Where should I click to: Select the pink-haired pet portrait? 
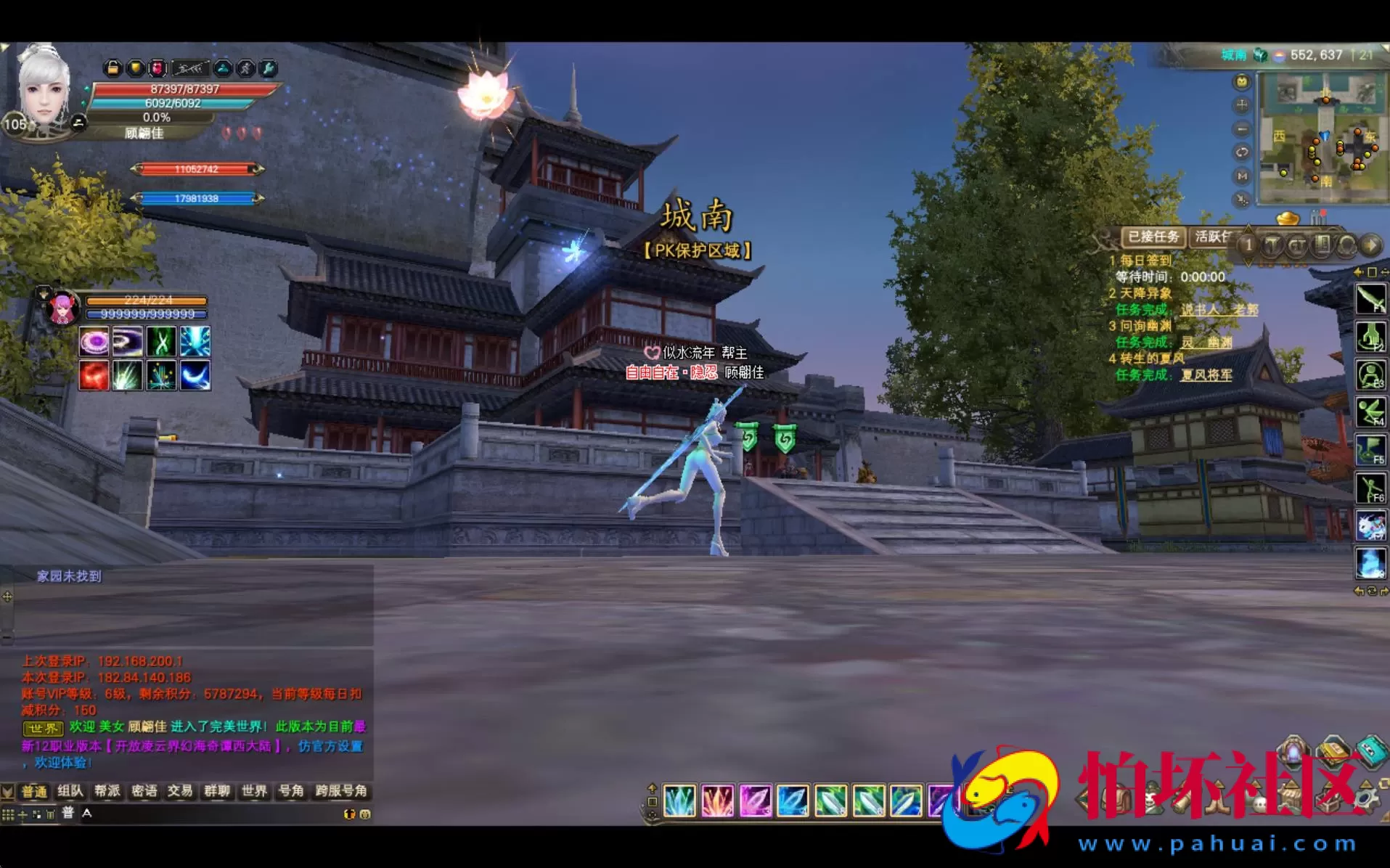[63, 308]
